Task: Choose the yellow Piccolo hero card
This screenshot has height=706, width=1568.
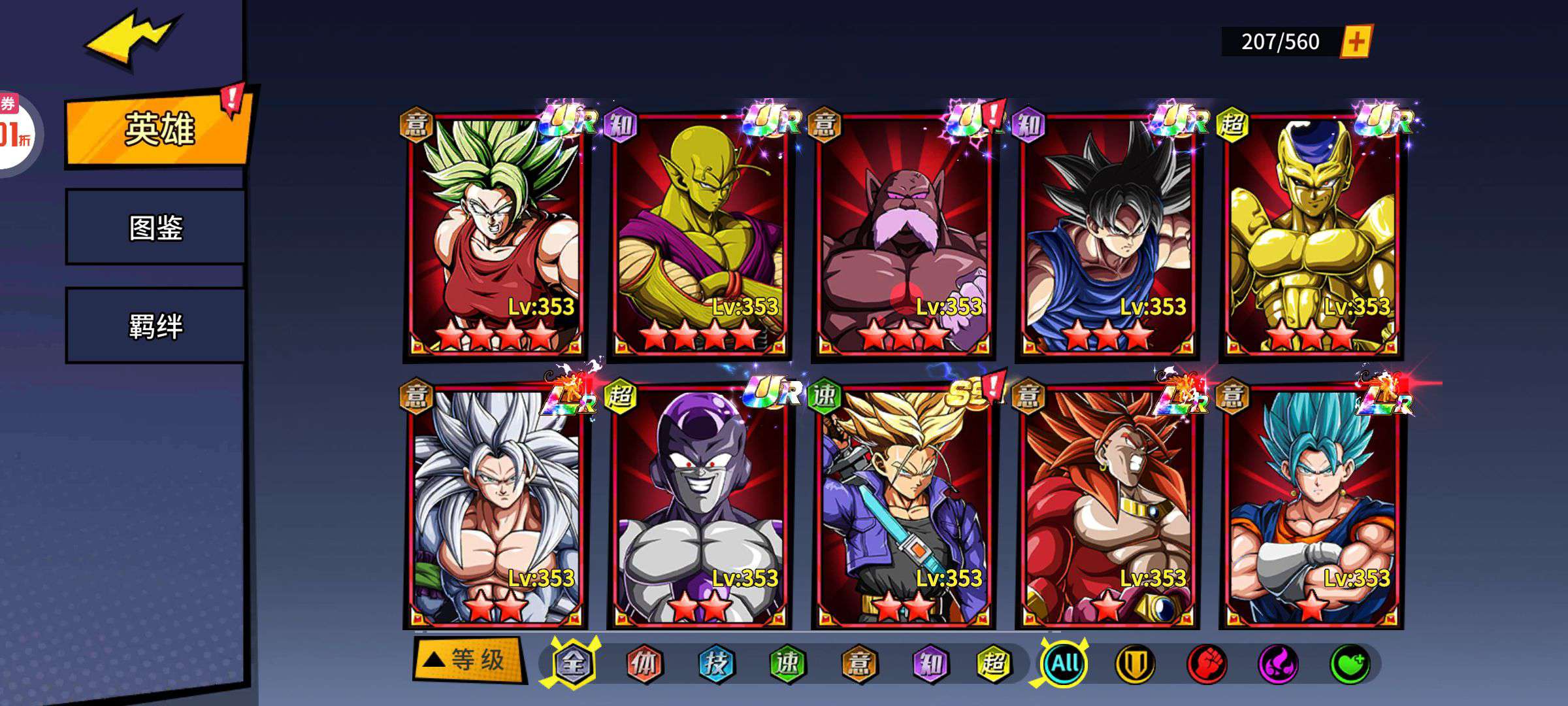Action: (x=699, y=235)
